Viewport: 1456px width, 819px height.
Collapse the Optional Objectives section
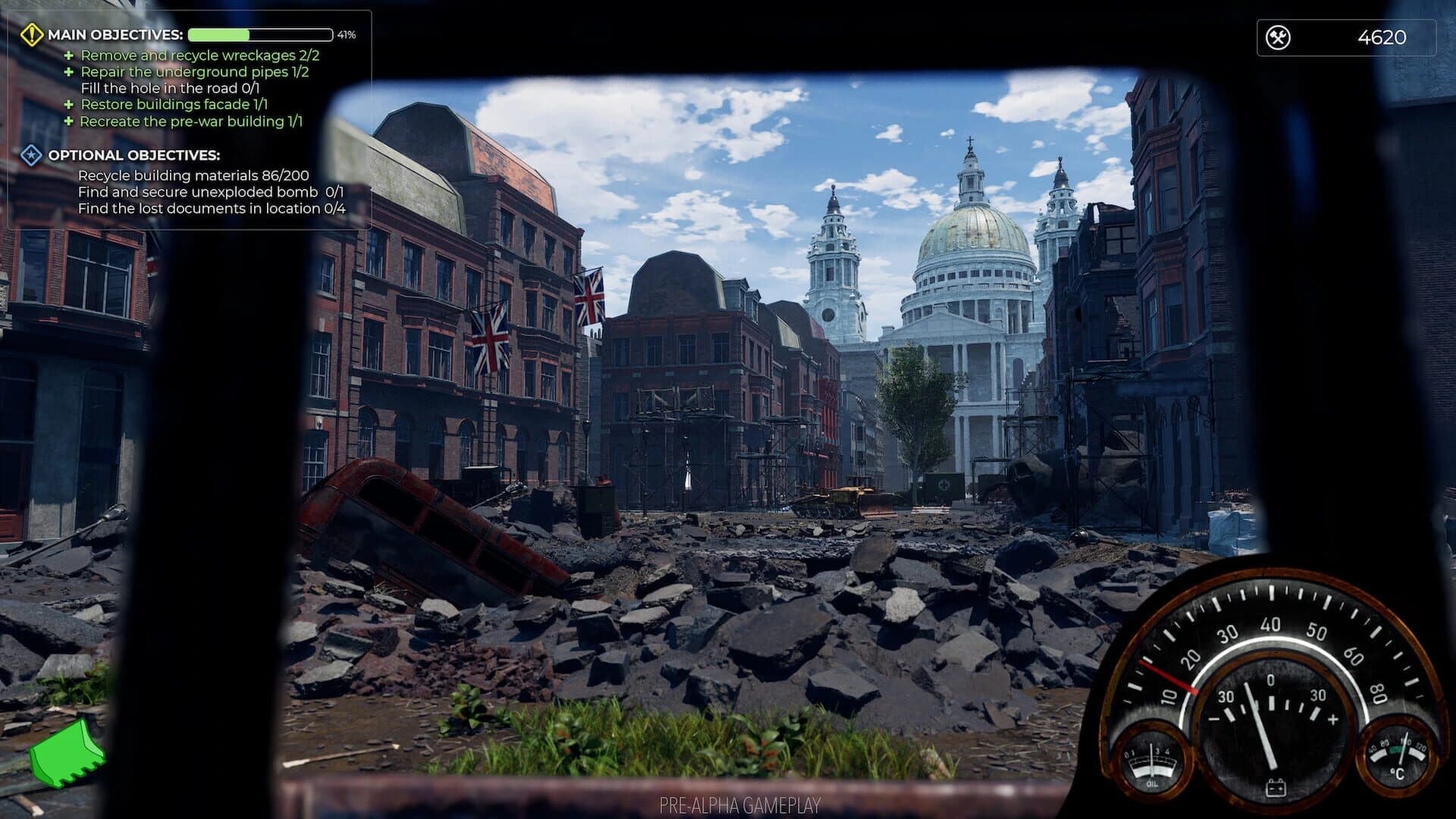click(133, 156)
